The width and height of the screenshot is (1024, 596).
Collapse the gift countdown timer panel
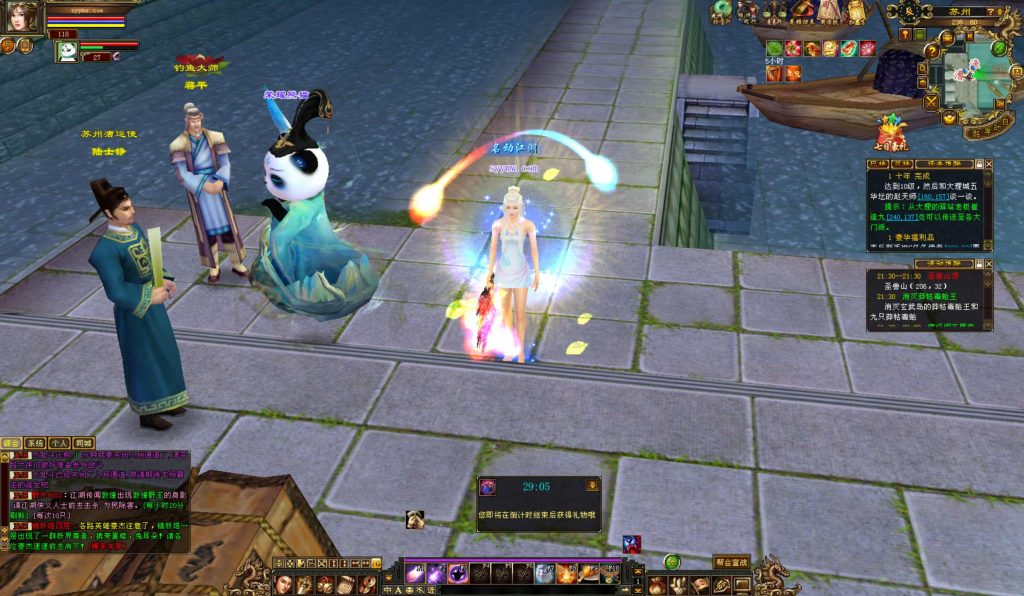click(x=592, y=485)
